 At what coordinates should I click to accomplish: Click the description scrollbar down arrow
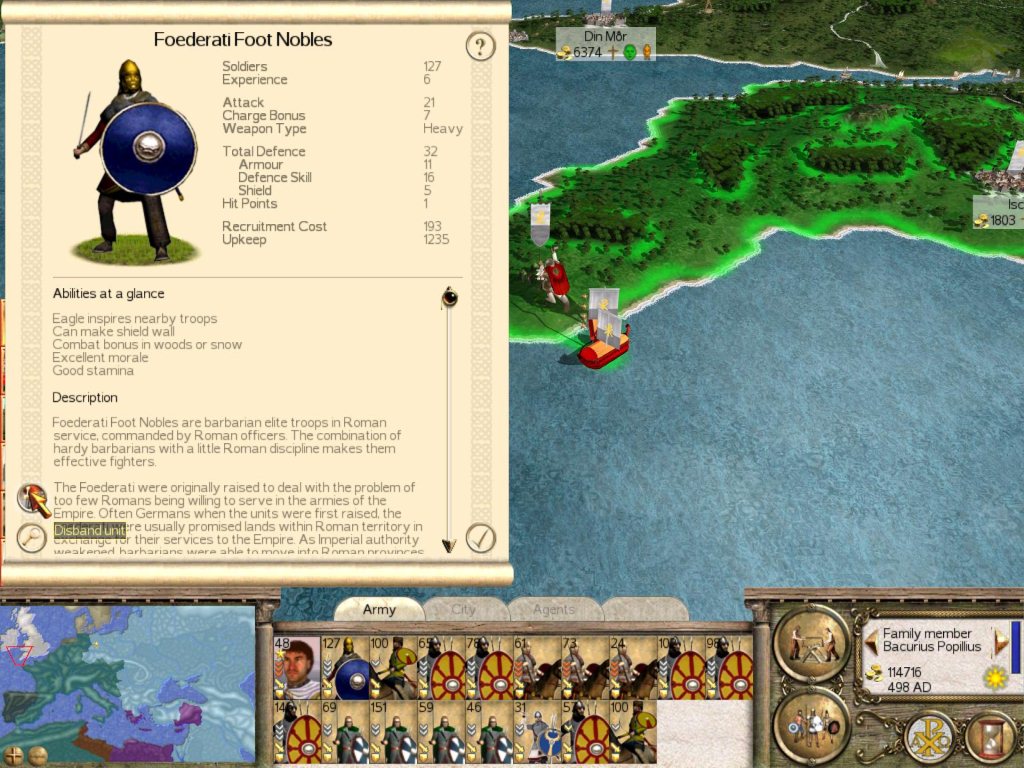pos(449,545)
